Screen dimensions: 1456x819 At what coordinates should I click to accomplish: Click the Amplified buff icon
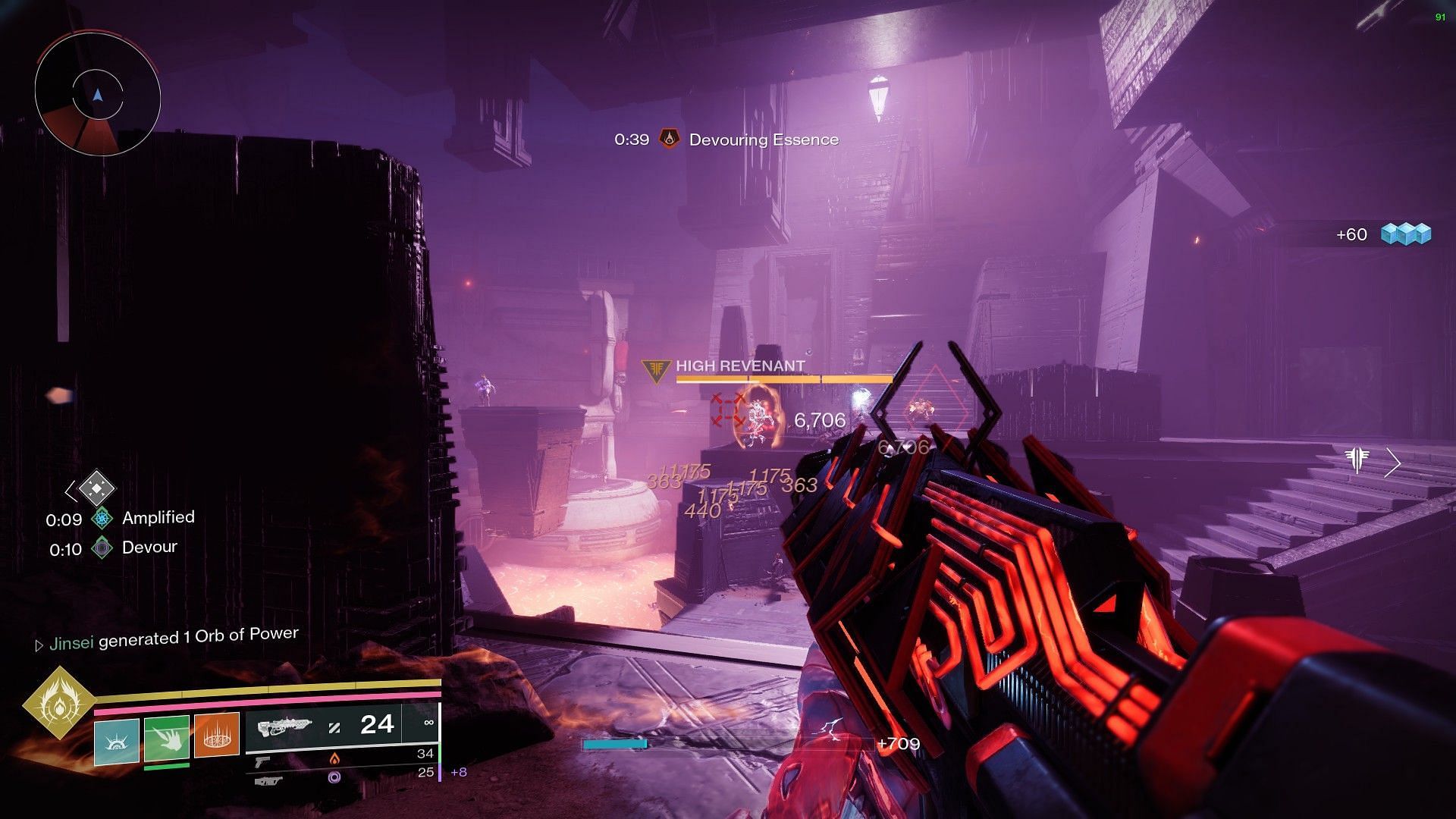(x=102, y=519)
